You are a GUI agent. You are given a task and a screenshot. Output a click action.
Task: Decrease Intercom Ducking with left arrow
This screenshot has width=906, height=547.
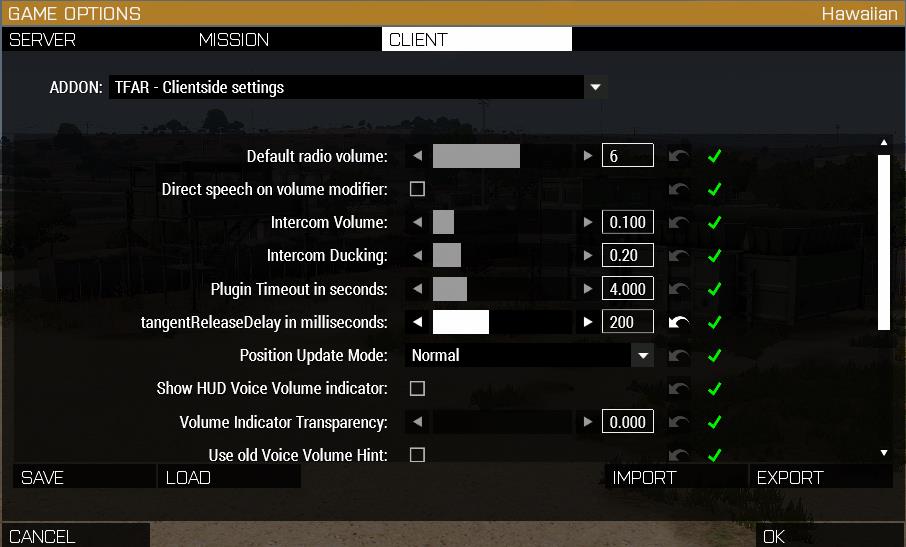pyautogui.click(x=418, y=256)
